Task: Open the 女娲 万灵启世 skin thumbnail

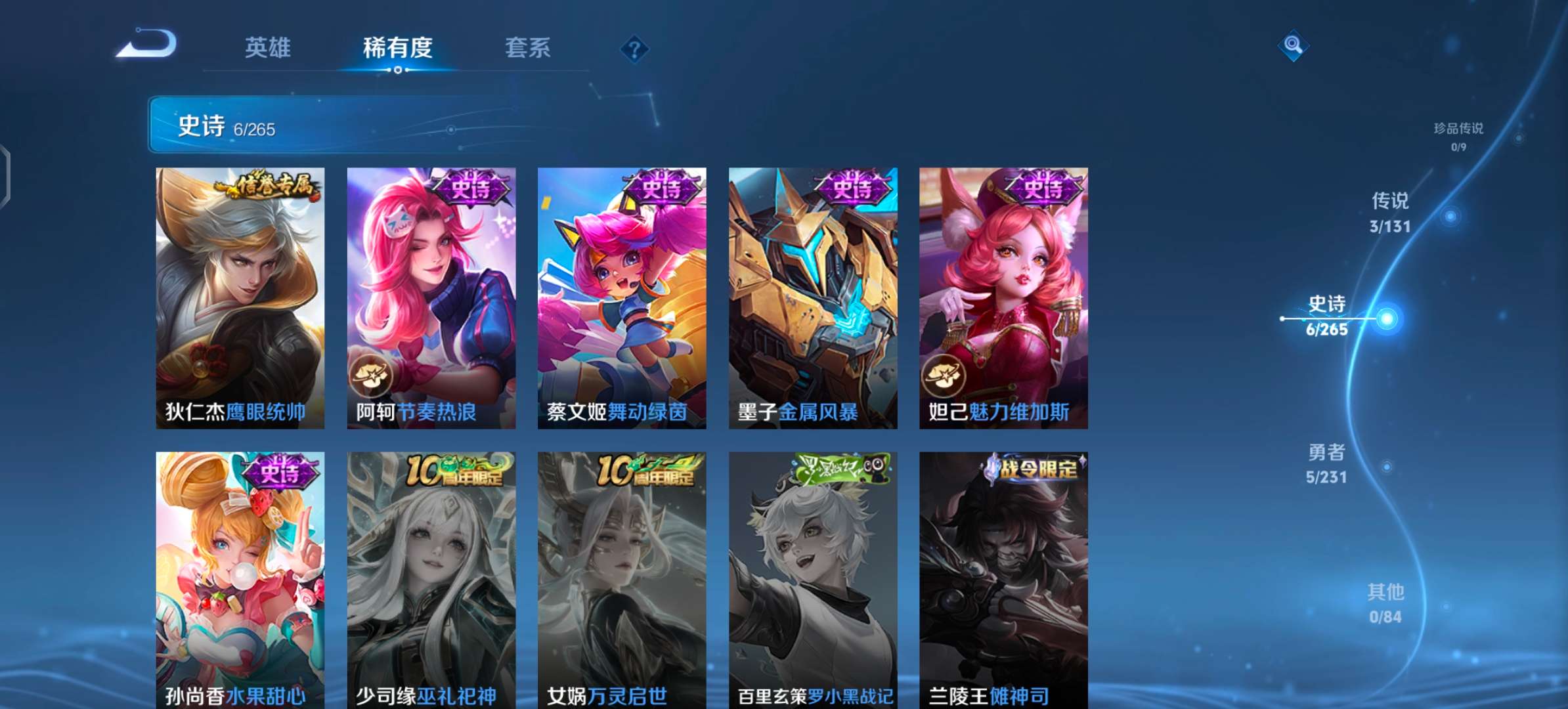Action: (x=621, y=578)
